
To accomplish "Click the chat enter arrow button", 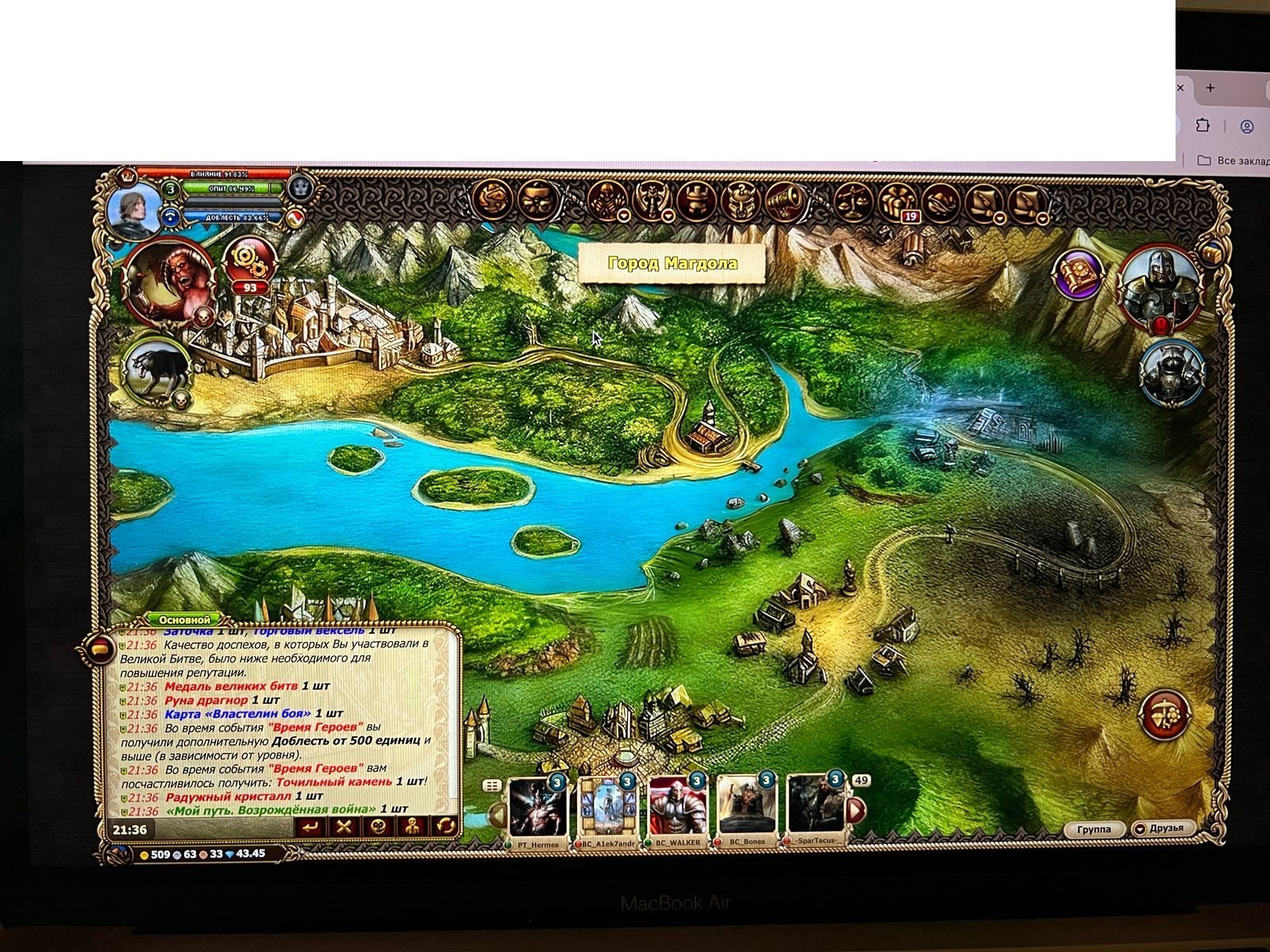I will pyautogui.click(x=310, y=827).
